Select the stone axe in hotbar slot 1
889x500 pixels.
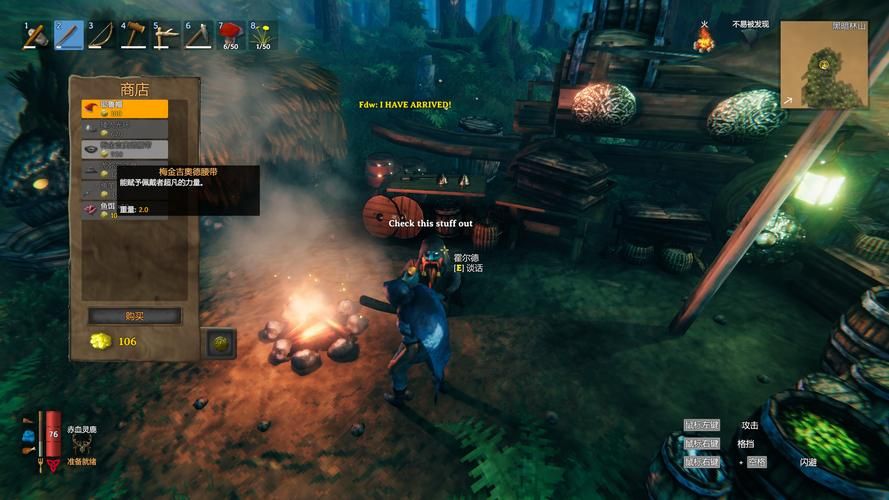coord(37,36)
